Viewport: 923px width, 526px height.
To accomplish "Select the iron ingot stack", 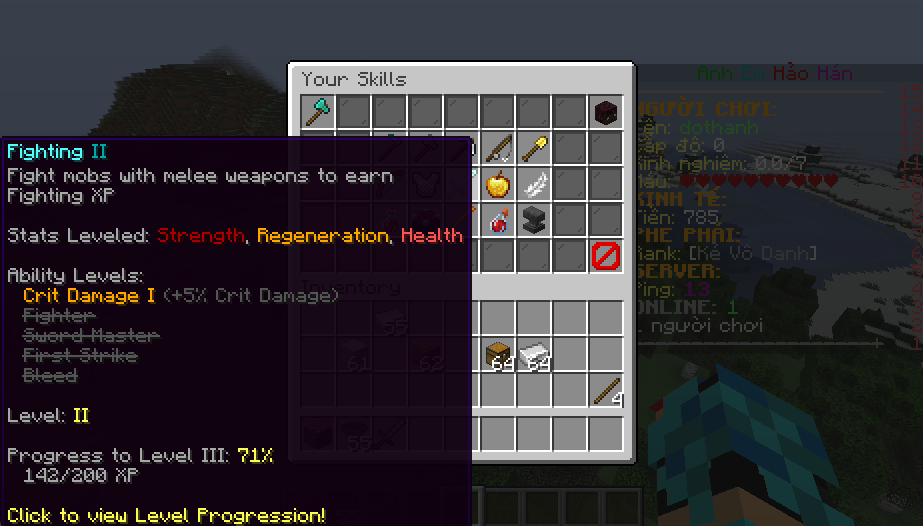I will click(x=534, y=355).
